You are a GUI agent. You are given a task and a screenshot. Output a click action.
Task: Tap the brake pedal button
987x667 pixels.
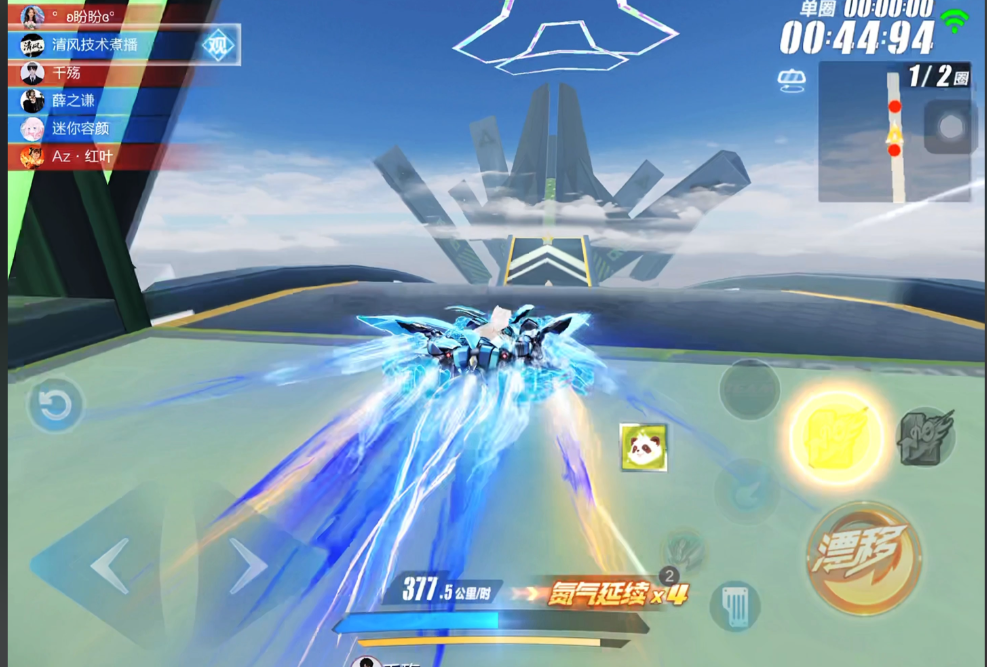[735, 606]
